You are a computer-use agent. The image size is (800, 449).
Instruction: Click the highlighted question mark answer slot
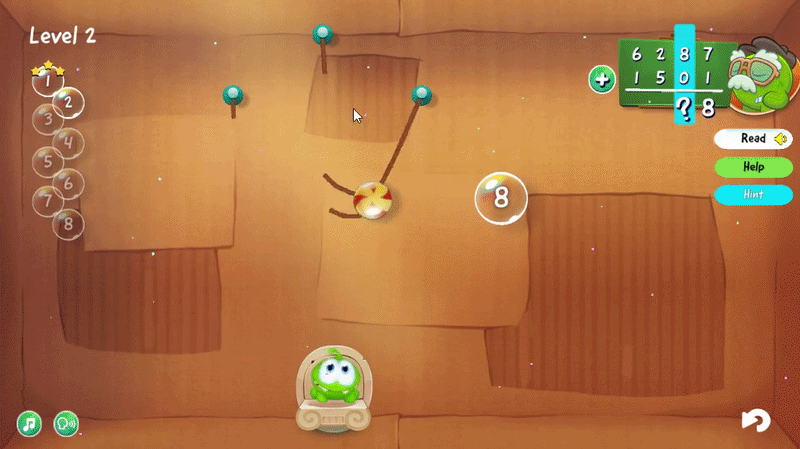684,108
